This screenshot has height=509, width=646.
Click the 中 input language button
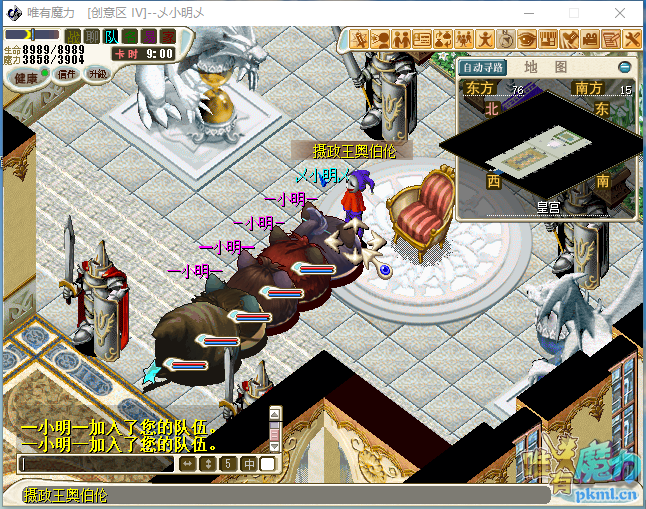coord(248,464)
